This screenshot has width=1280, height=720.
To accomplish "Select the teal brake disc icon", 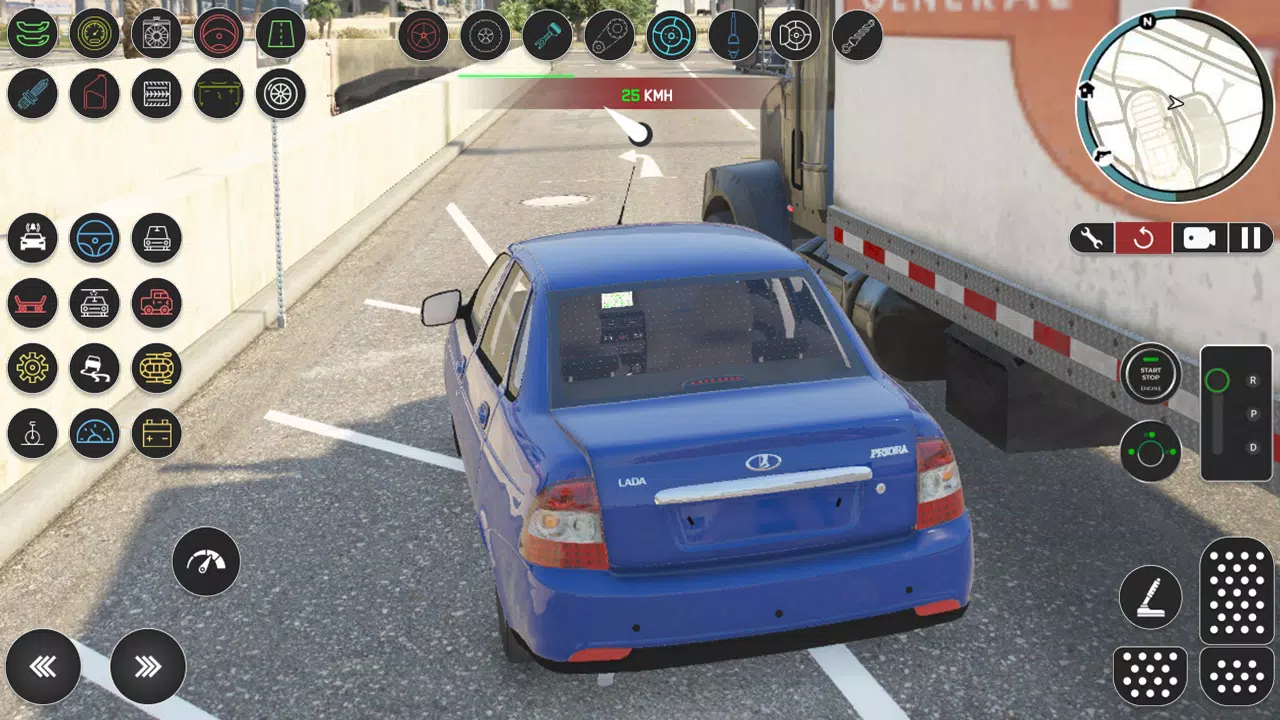I will 671,36.
